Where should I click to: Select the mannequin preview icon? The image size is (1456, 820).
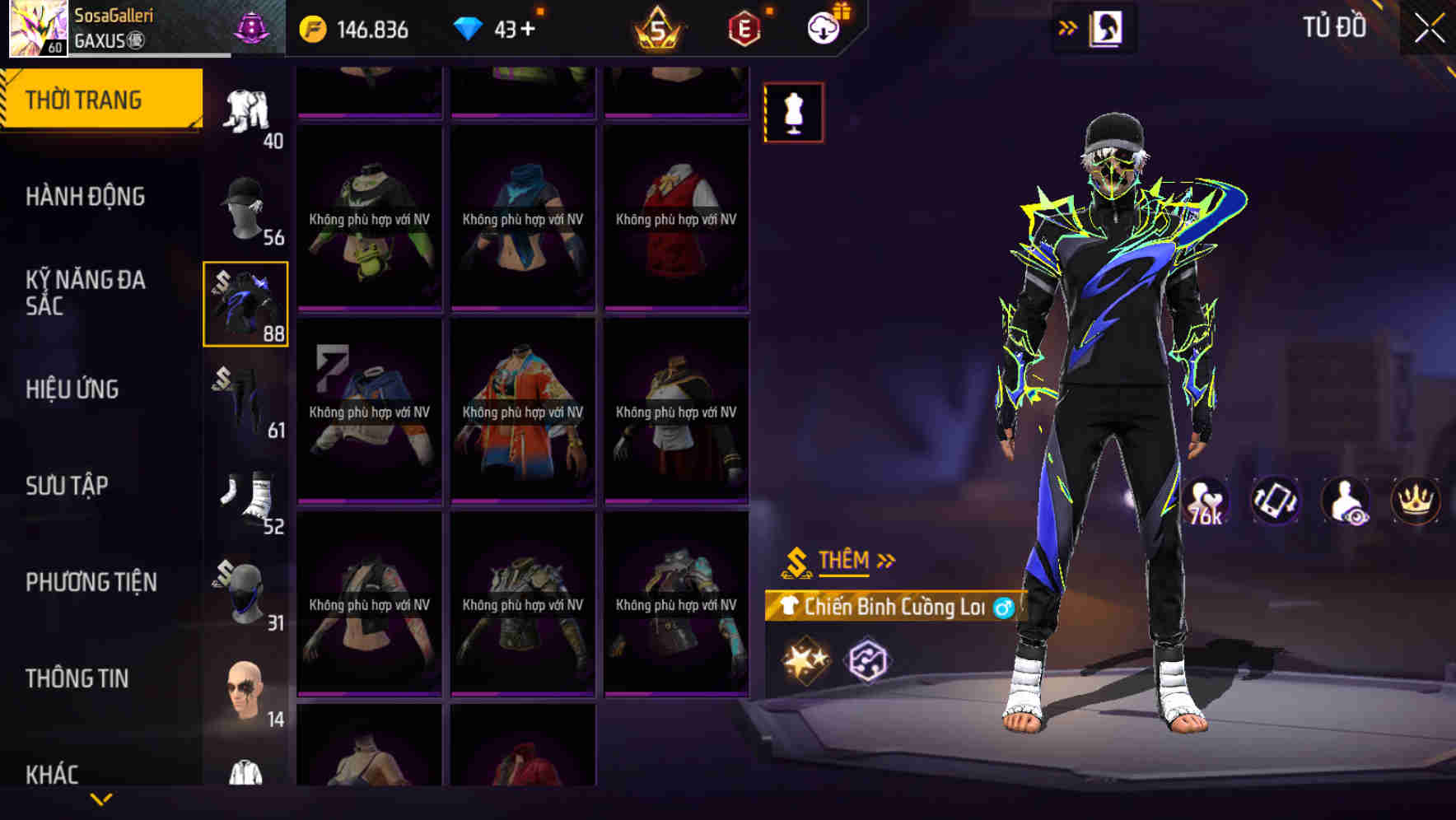click(793, 111)
